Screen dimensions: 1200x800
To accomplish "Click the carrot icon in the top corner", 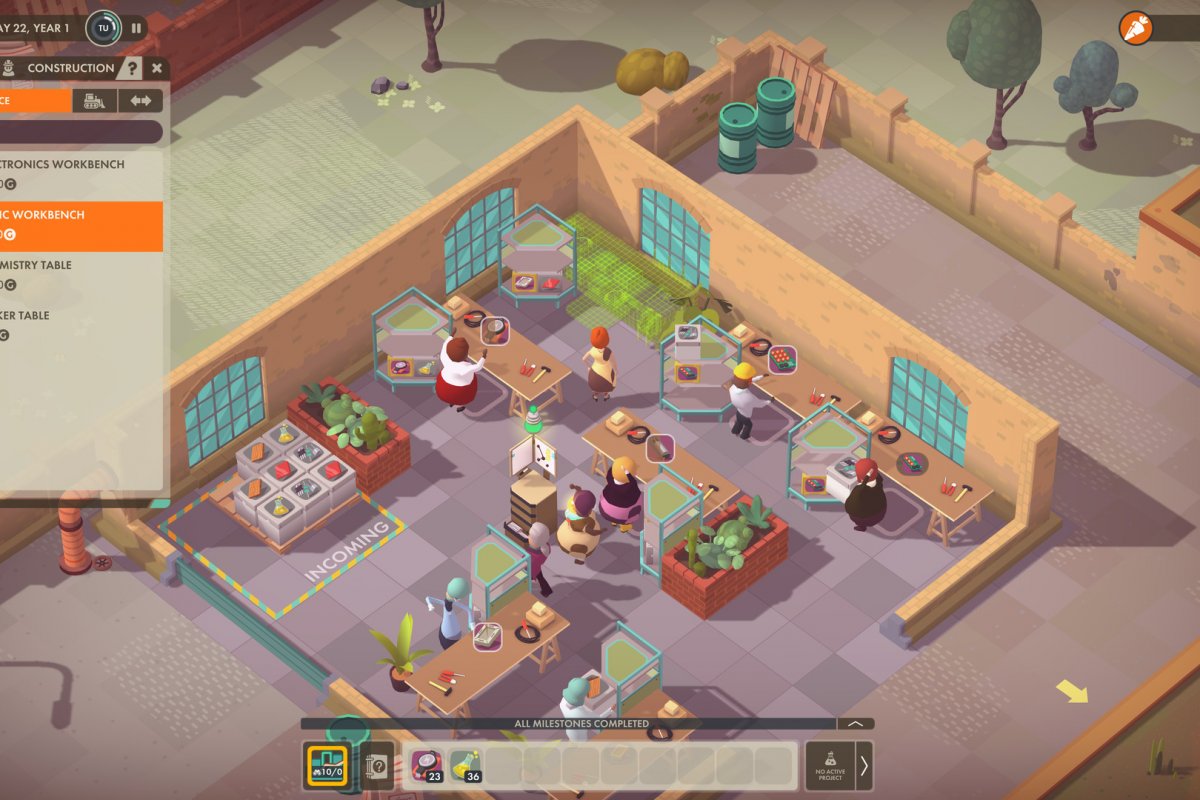I will tap(1135, 28).
